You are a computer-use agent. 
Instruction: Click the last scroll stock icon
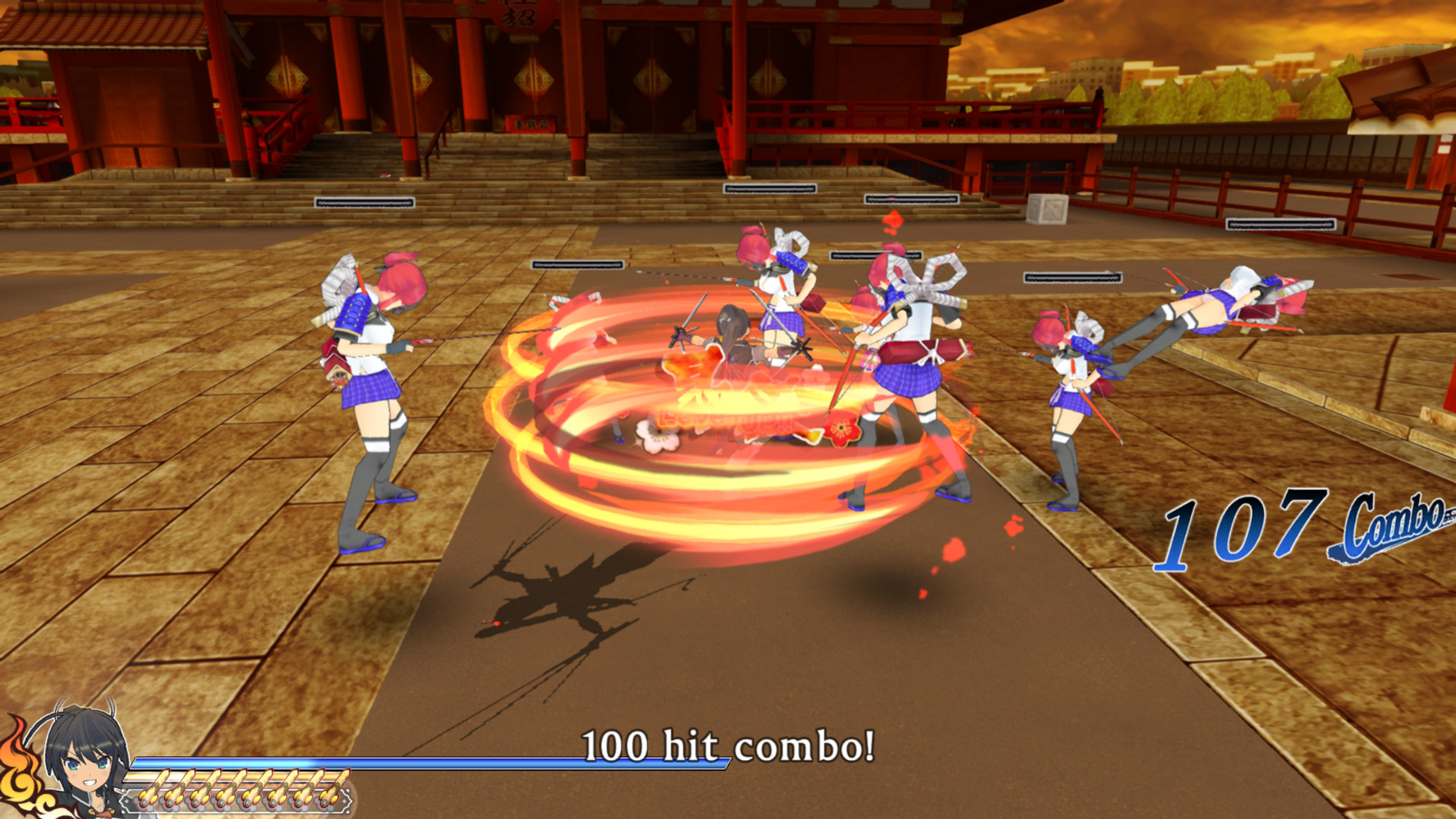click(x=331, y=788)
